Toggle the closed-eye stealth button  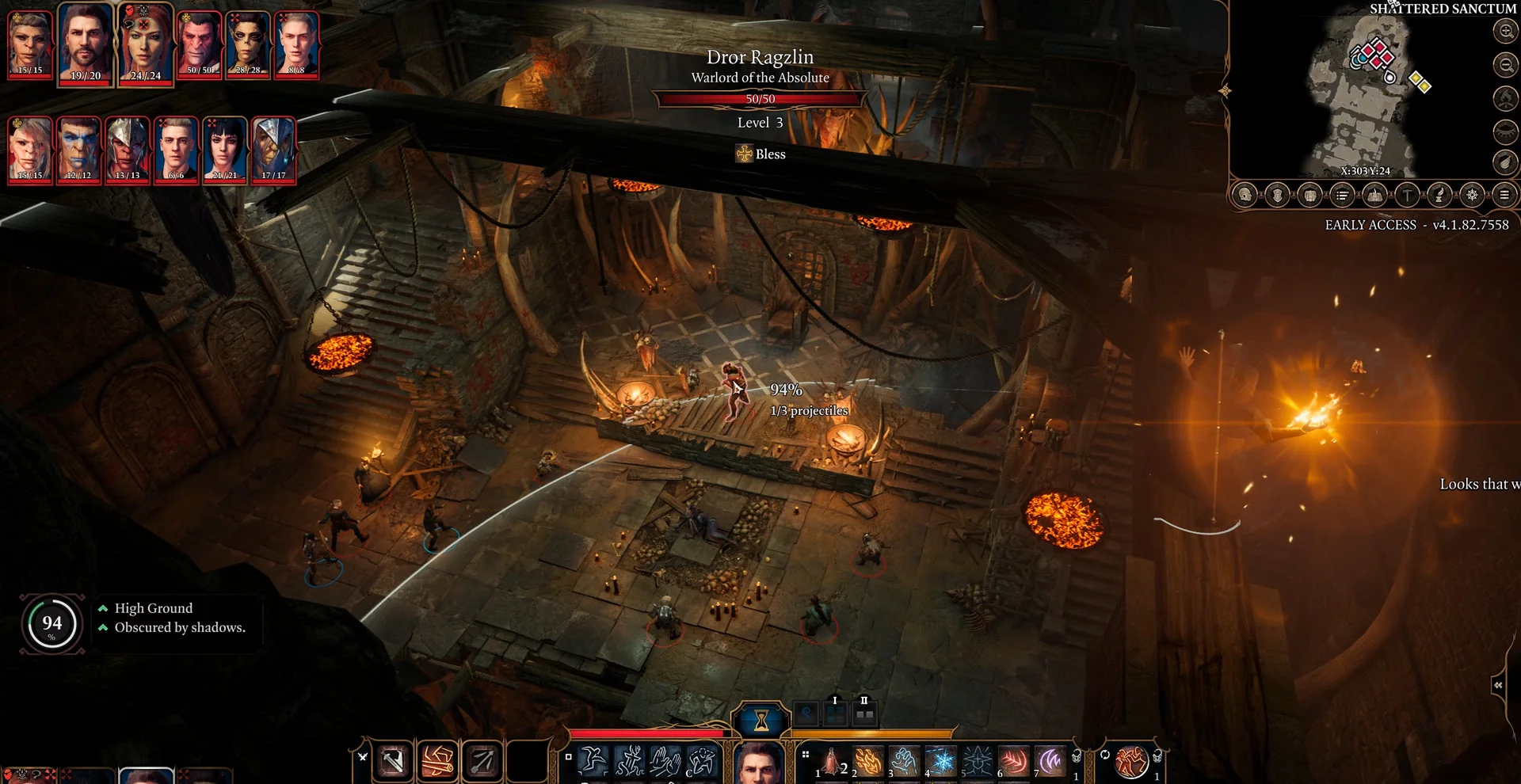pyautogui.click(x=1505, y=131)
